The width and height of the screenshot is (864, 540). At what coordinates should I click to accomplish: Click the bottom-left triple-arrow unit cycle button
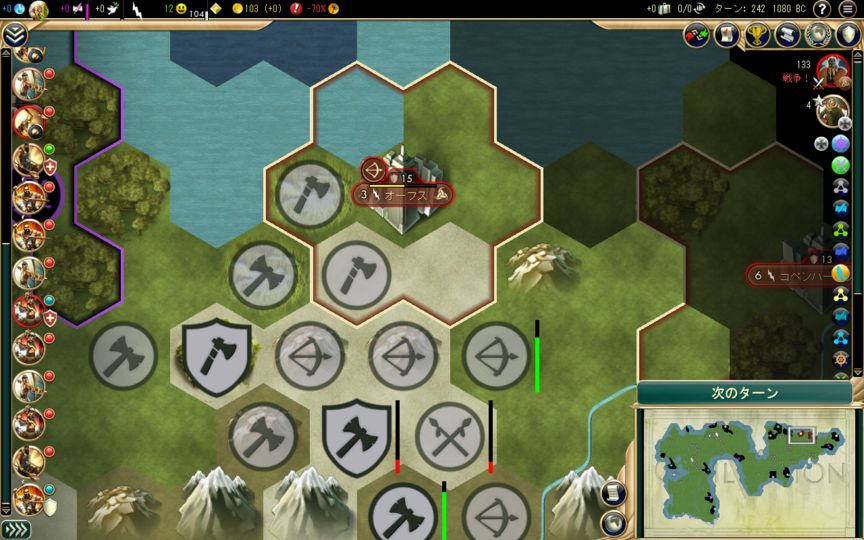[14, 529]
